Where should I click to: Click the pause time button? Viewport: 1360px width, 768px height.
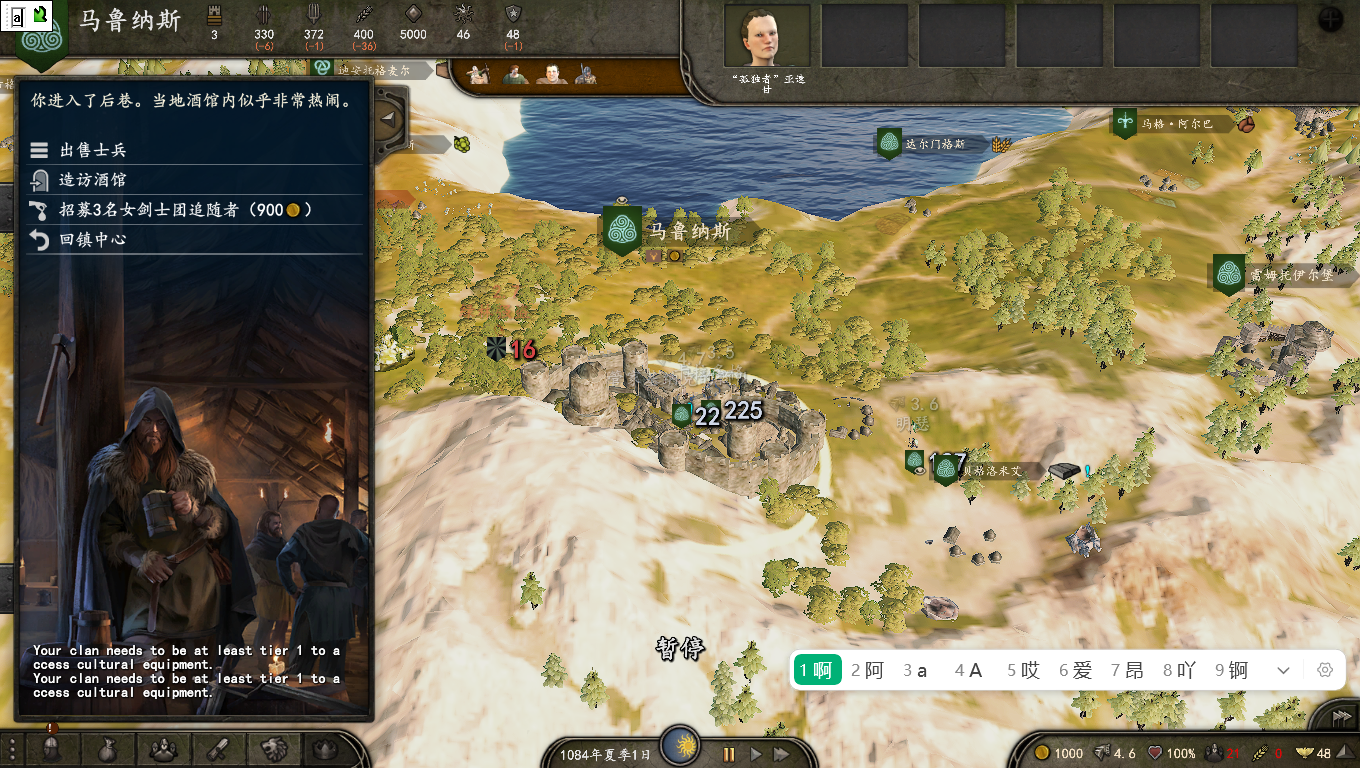click(729, 754)
